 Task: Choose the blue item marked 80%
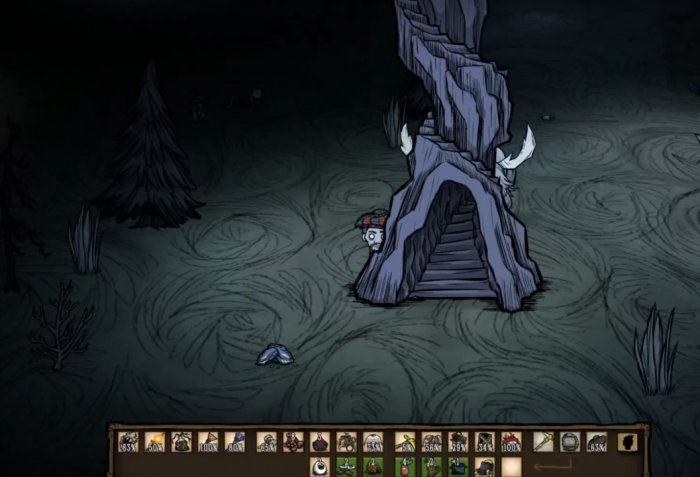[235, 442]
